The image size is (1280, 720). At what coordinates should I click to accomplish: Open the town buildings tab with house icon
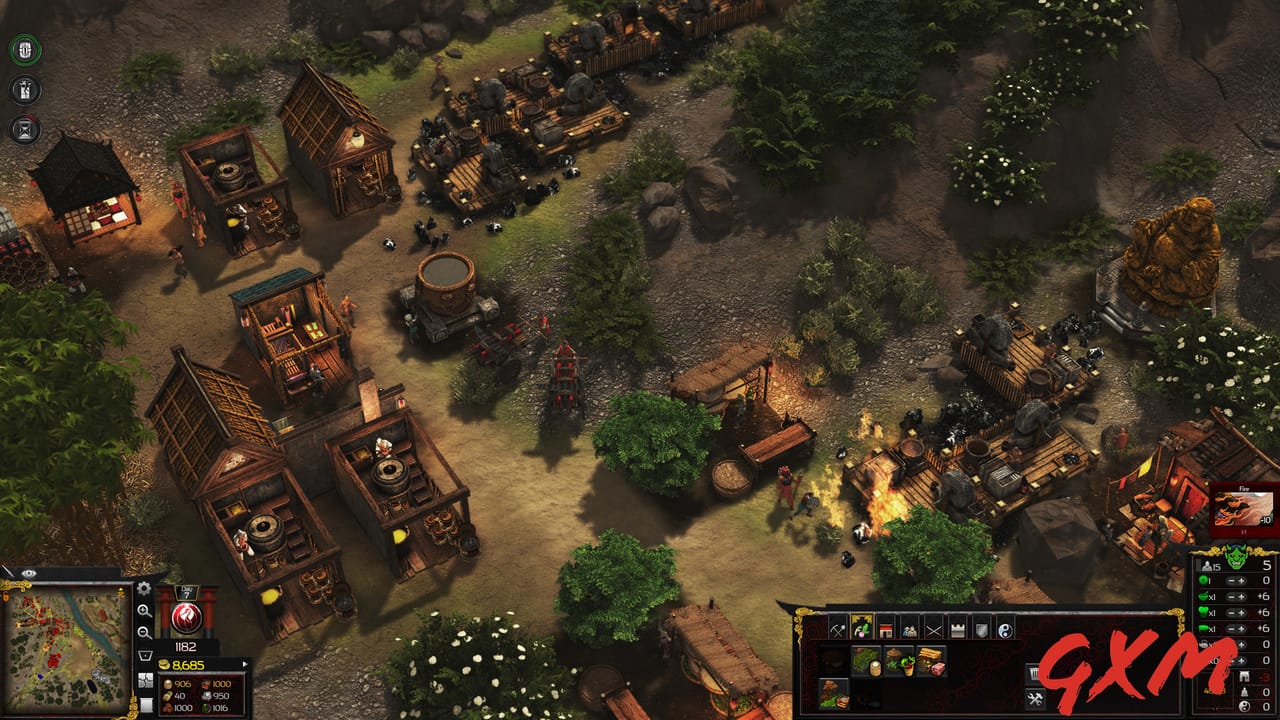[x=884, y=629]
